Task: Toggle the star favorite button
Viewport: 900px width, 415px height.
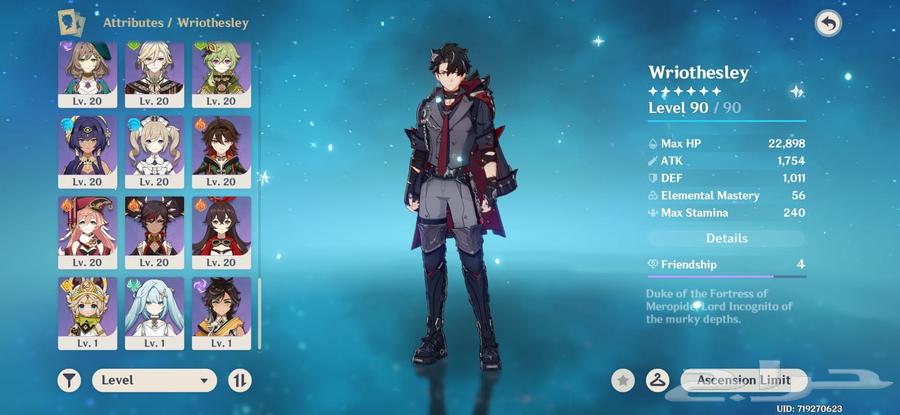Action: (624, 380)
